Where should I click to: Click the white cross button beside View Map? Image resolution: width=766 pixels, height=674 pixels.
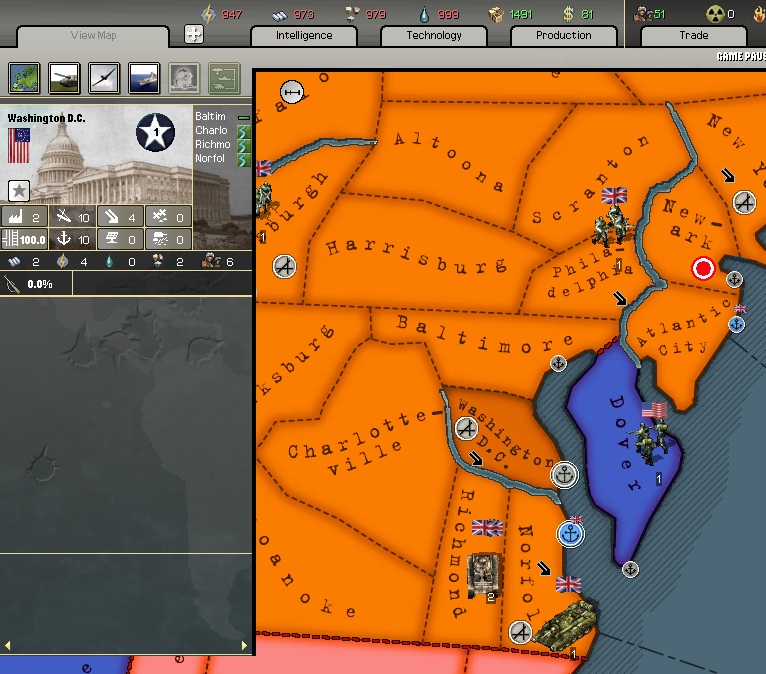click(194, 34)
